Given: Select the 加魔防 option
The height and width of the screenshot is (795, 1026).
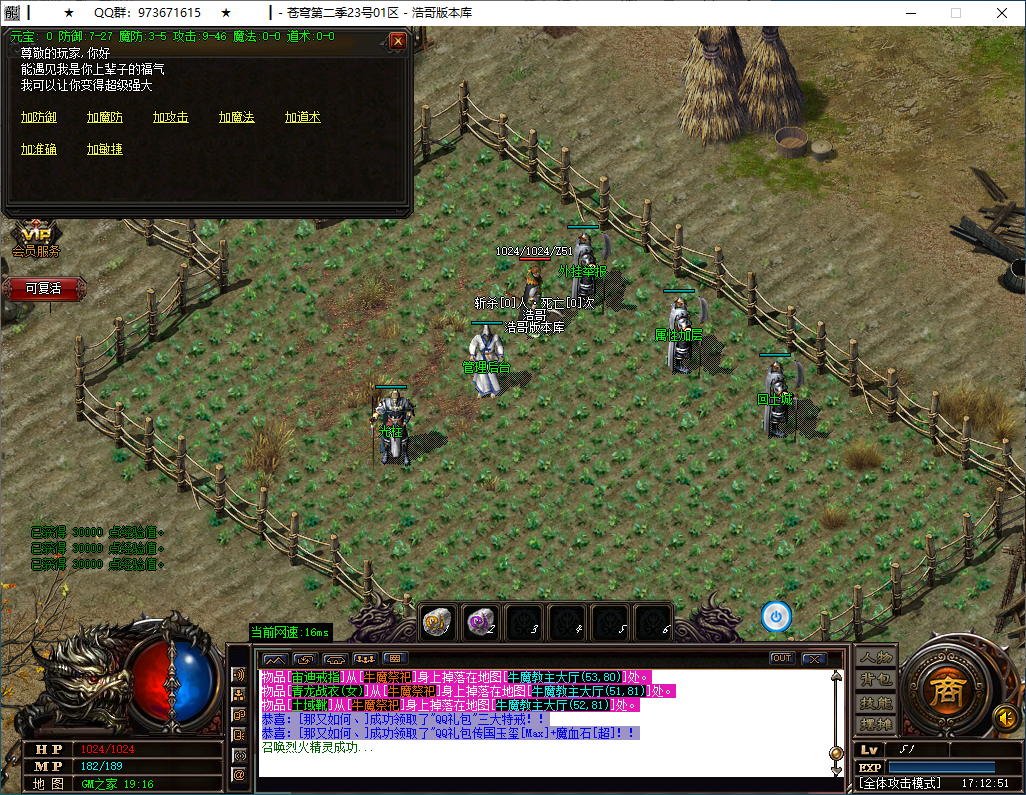Looking at the screenshot, I should point(105,118).
